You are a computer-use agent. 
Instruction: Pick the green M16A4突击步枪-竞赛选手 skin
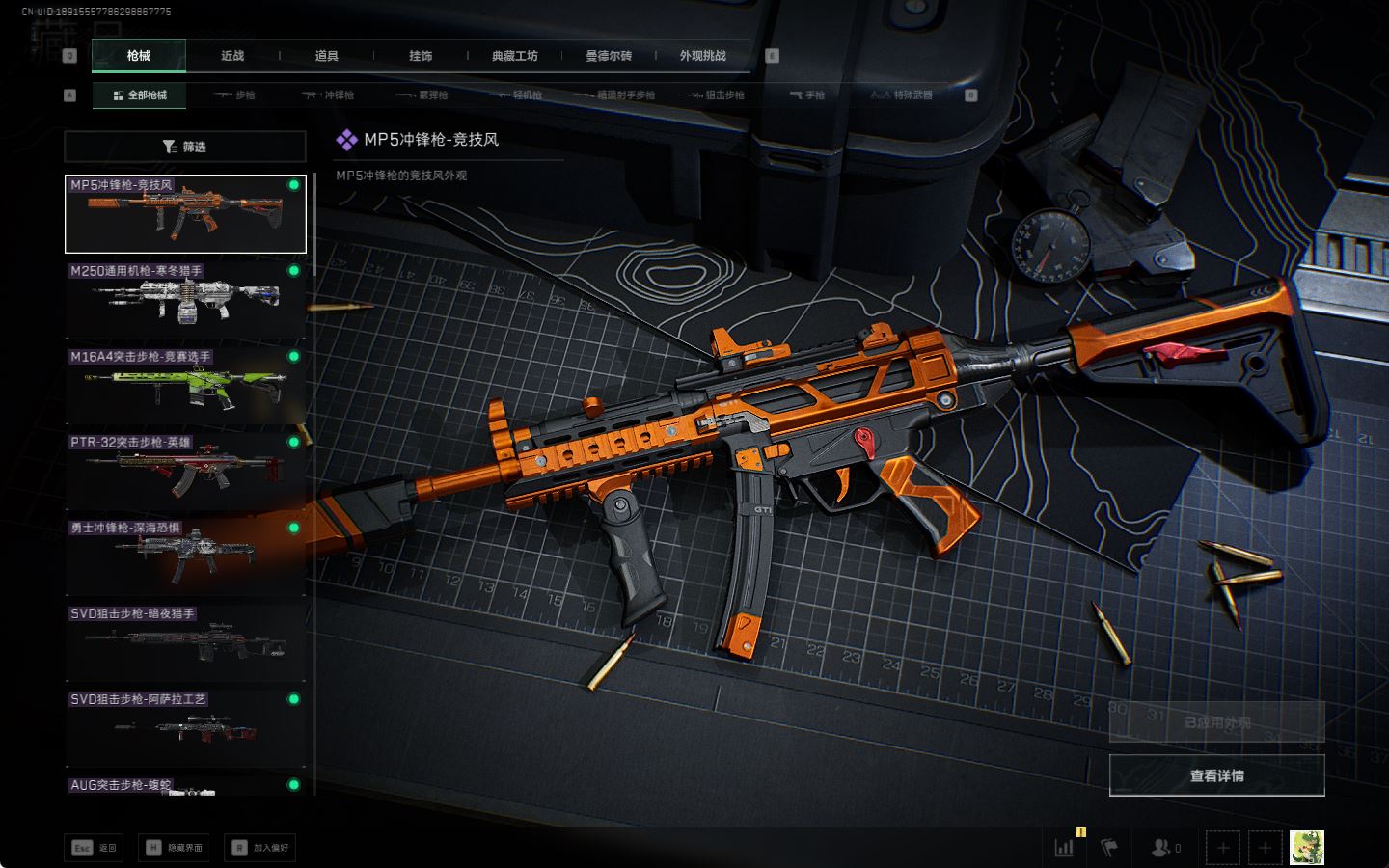(x=185, y=386)
